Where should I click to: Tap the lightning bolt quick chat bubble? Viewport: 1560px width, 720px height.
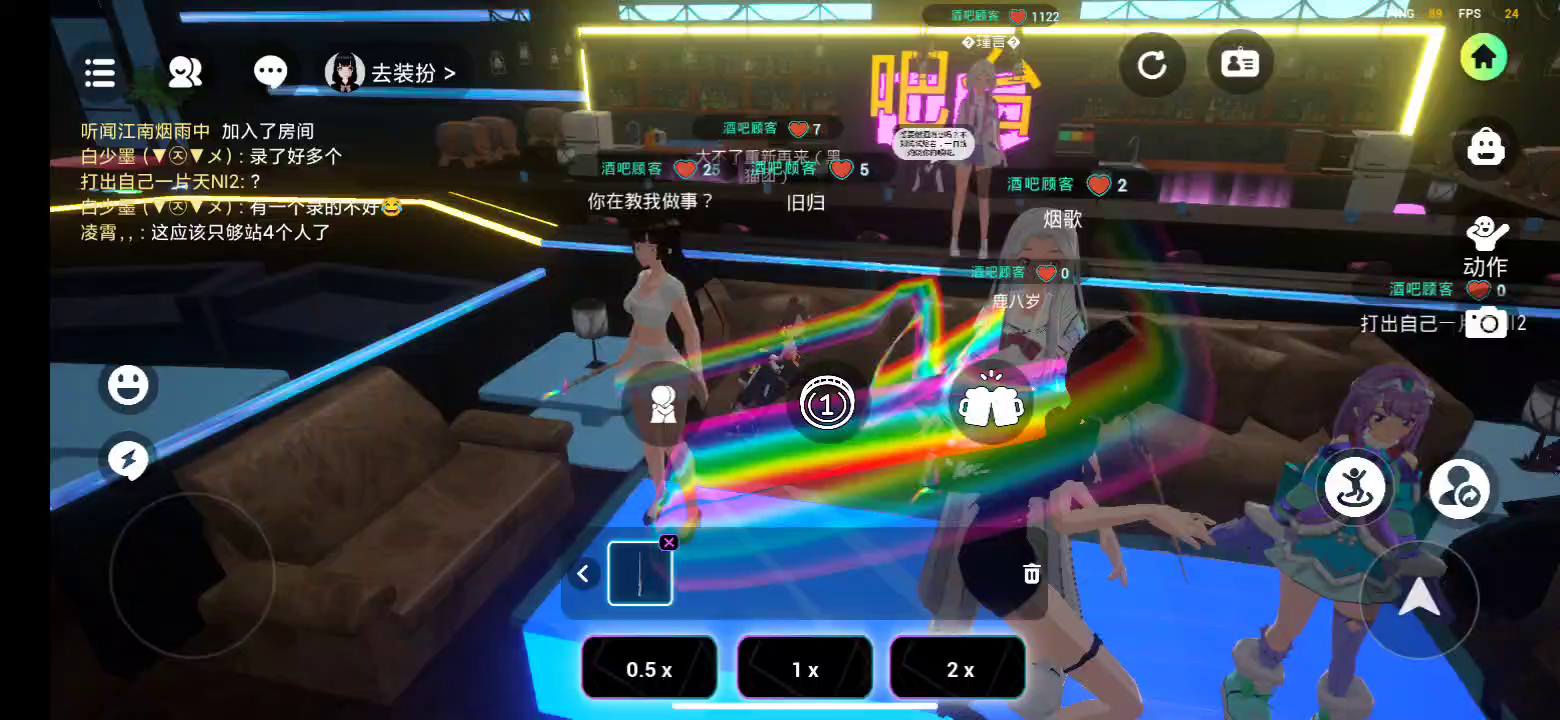point(128,460)
